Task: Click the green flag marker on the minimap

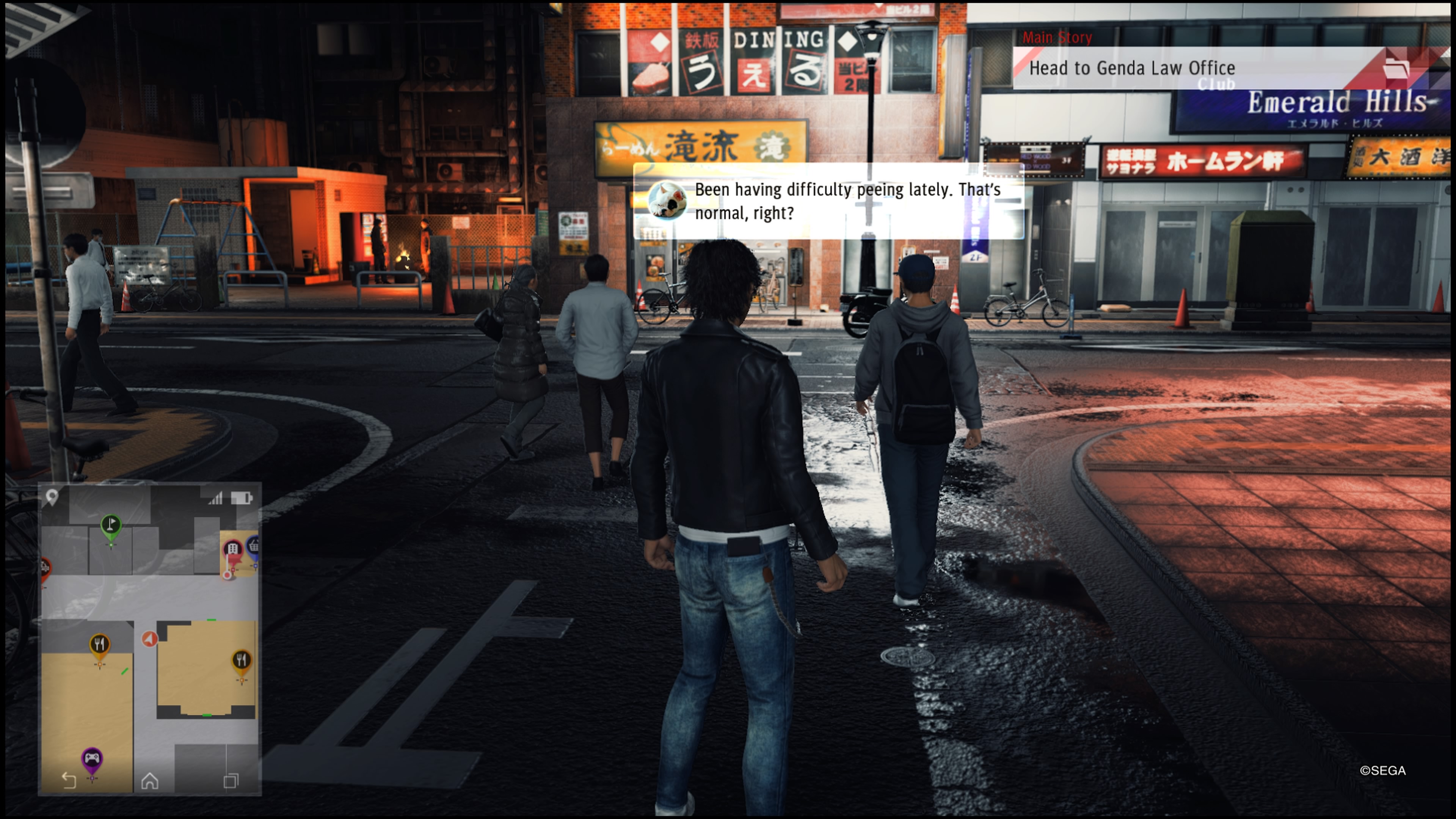Action: pyautogui.click(x=111, y=525)
